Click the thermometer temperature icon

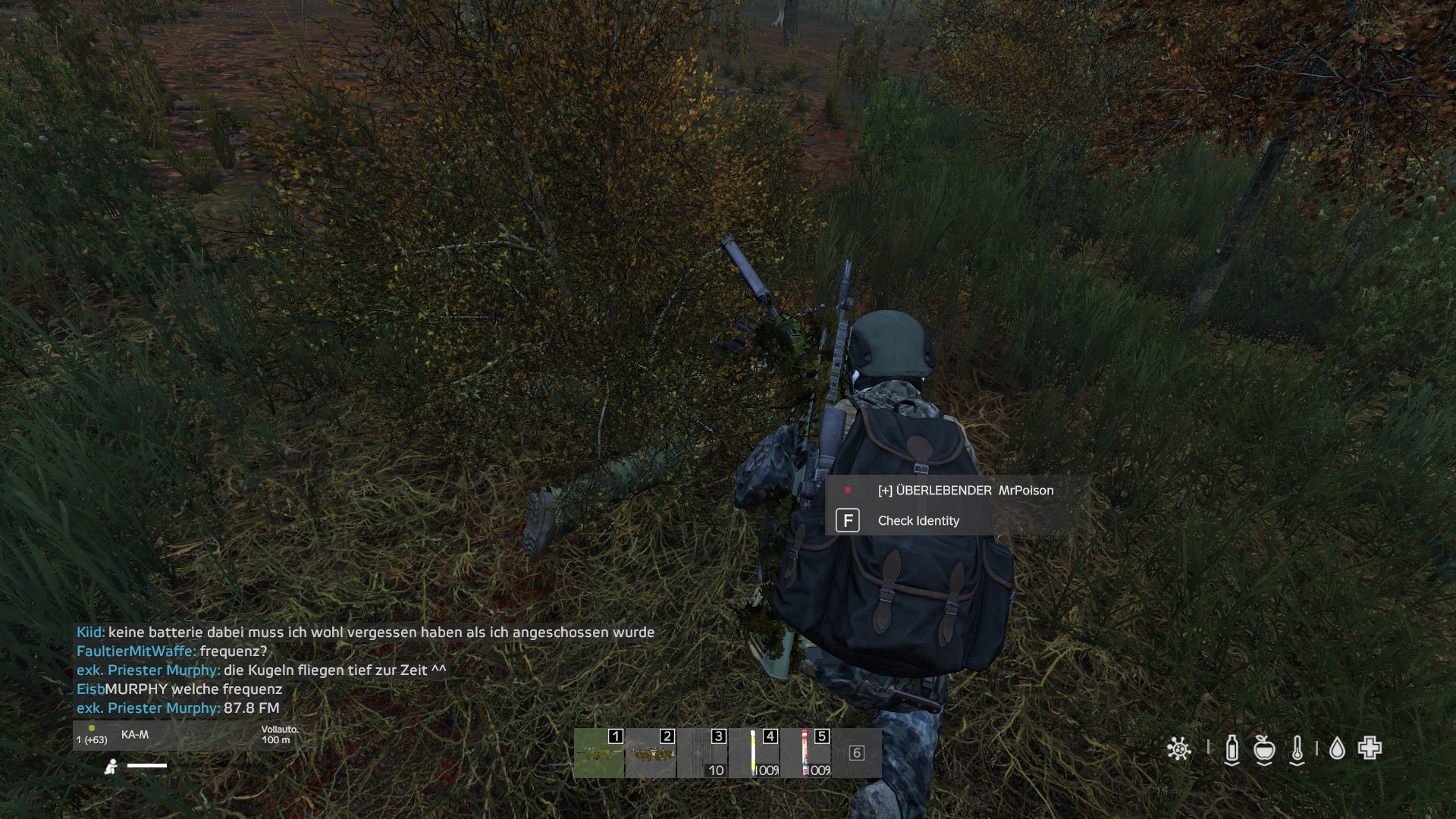1298,749
